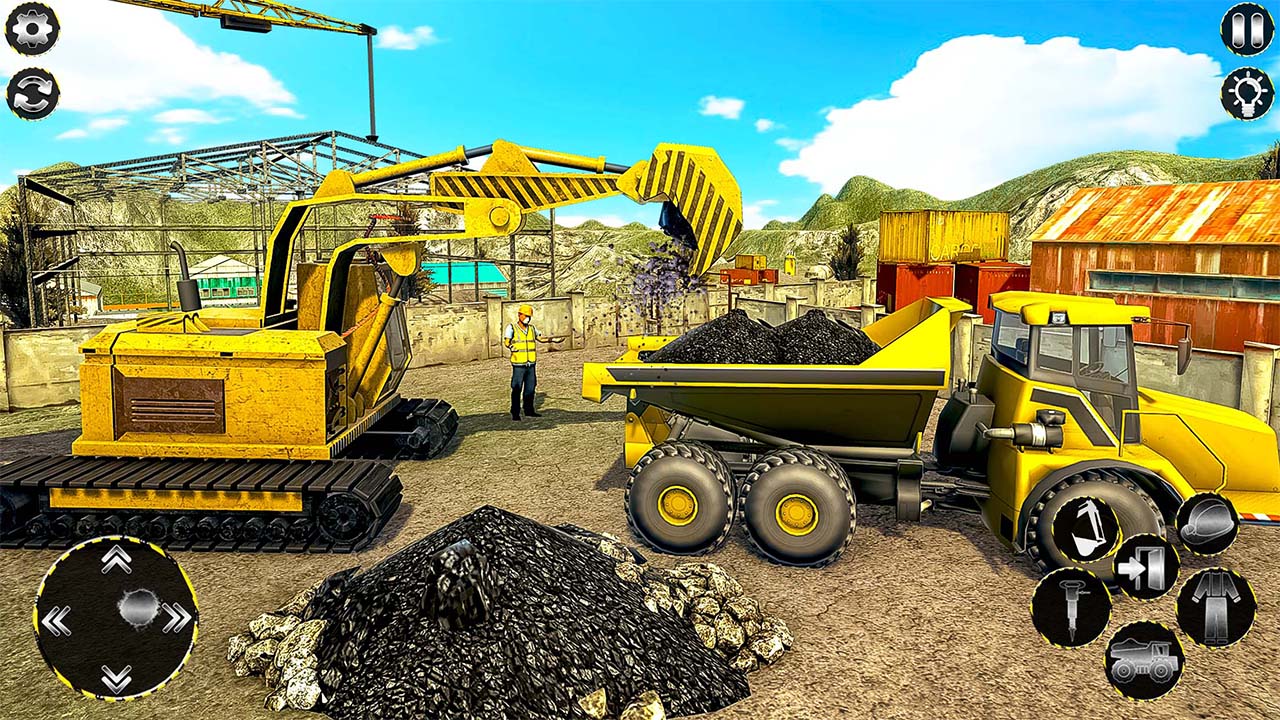Open the settings gear icon

pos(33,28)
